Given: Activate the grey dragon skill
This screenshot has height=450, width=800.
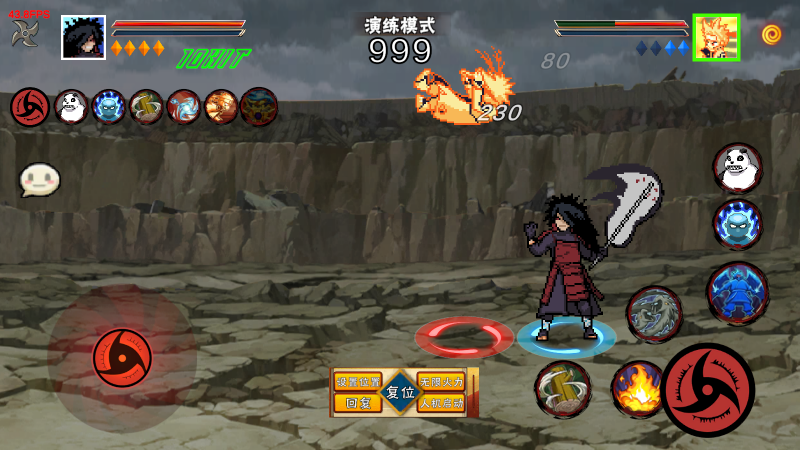Looking at the screenshot, I should click(x=654, y=314).
